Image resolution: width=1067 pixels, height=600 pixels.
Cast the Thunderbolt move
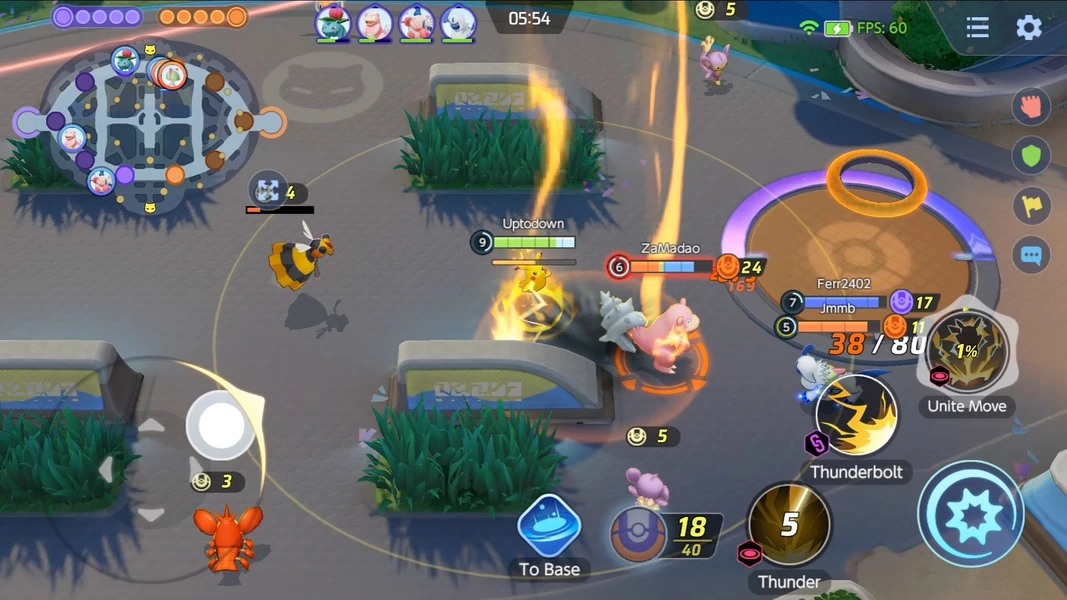[x=856, y=417]
